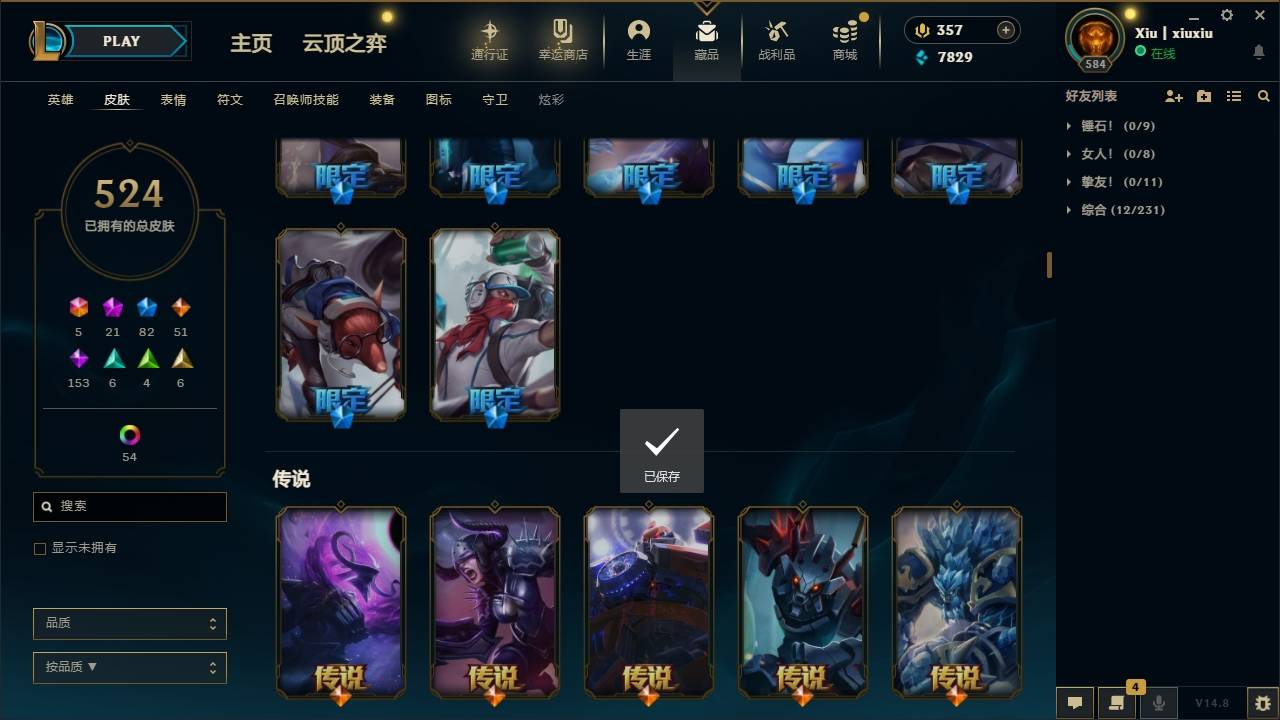Enable the 显示未拥有 checkbox

point(39,548)
